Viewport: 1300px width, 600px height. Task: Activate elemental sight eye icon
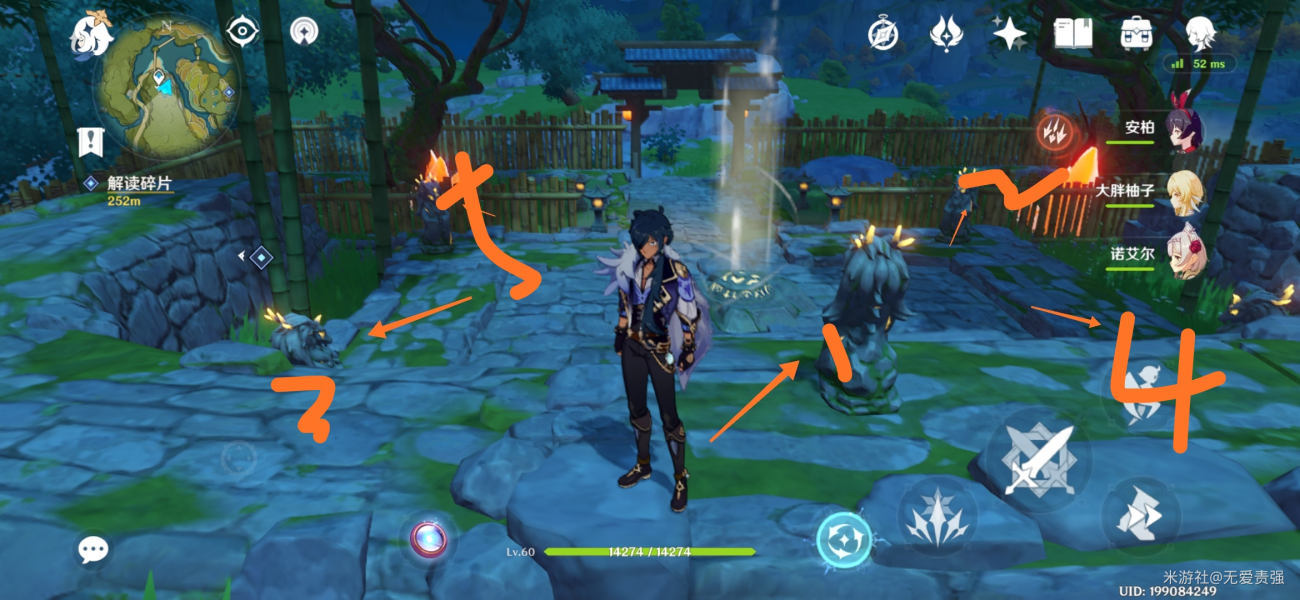(x=241, y=32)
